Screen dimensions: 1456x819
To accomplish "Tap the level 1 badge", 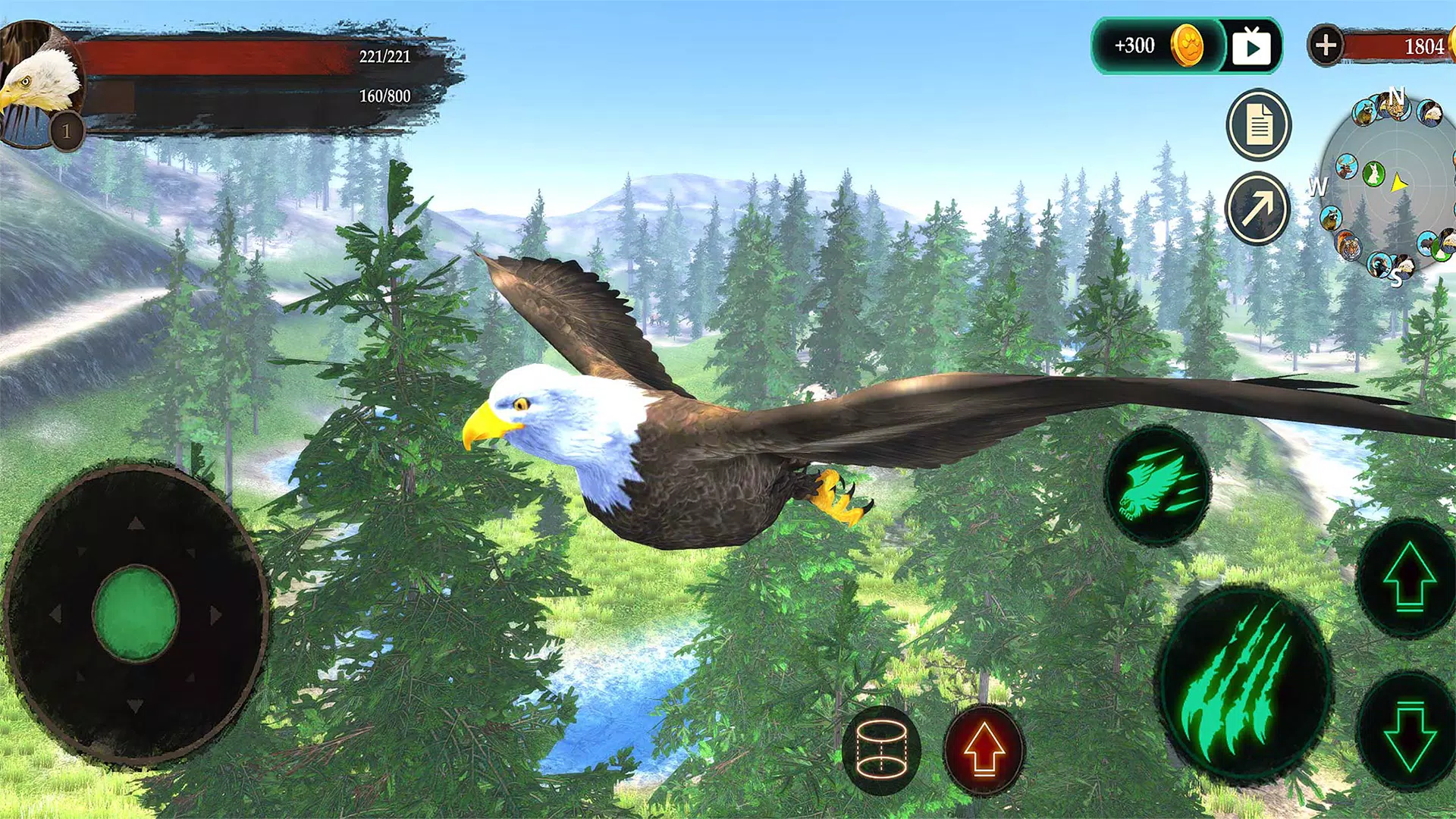I will 67,129.
